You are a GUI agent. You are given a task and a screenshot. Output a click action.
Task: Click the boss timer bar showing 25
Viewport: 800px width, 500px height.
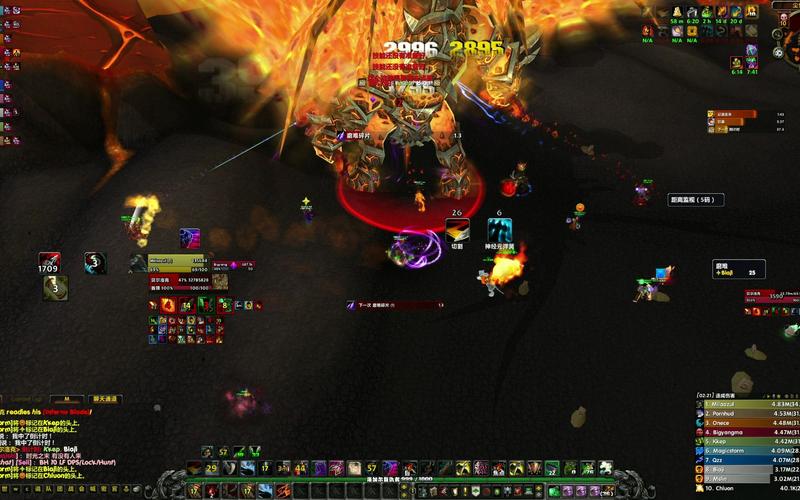pyautogui.click(x=738, y=268)
